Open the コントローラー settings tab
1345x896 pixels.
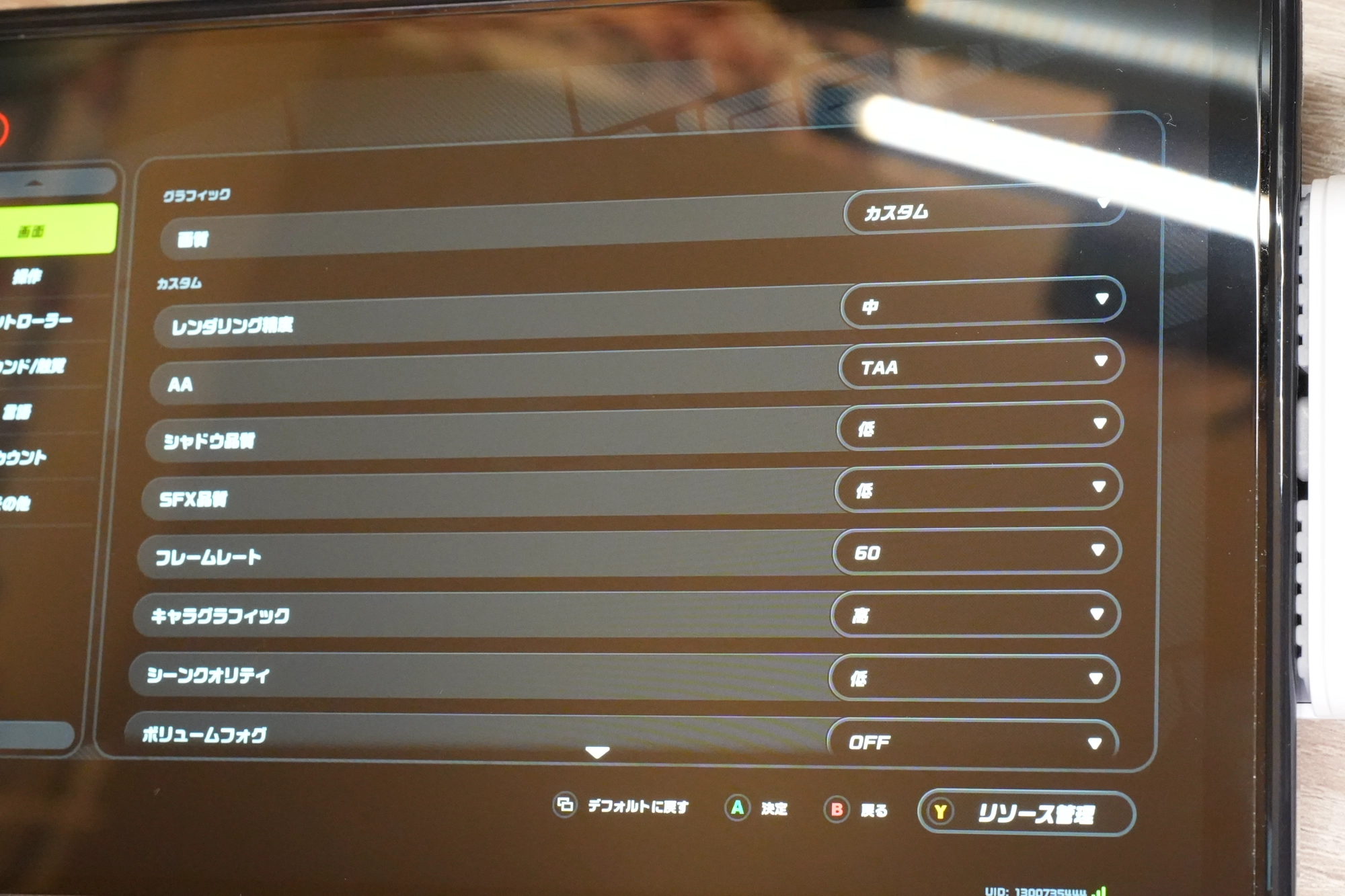coord(34,321)
